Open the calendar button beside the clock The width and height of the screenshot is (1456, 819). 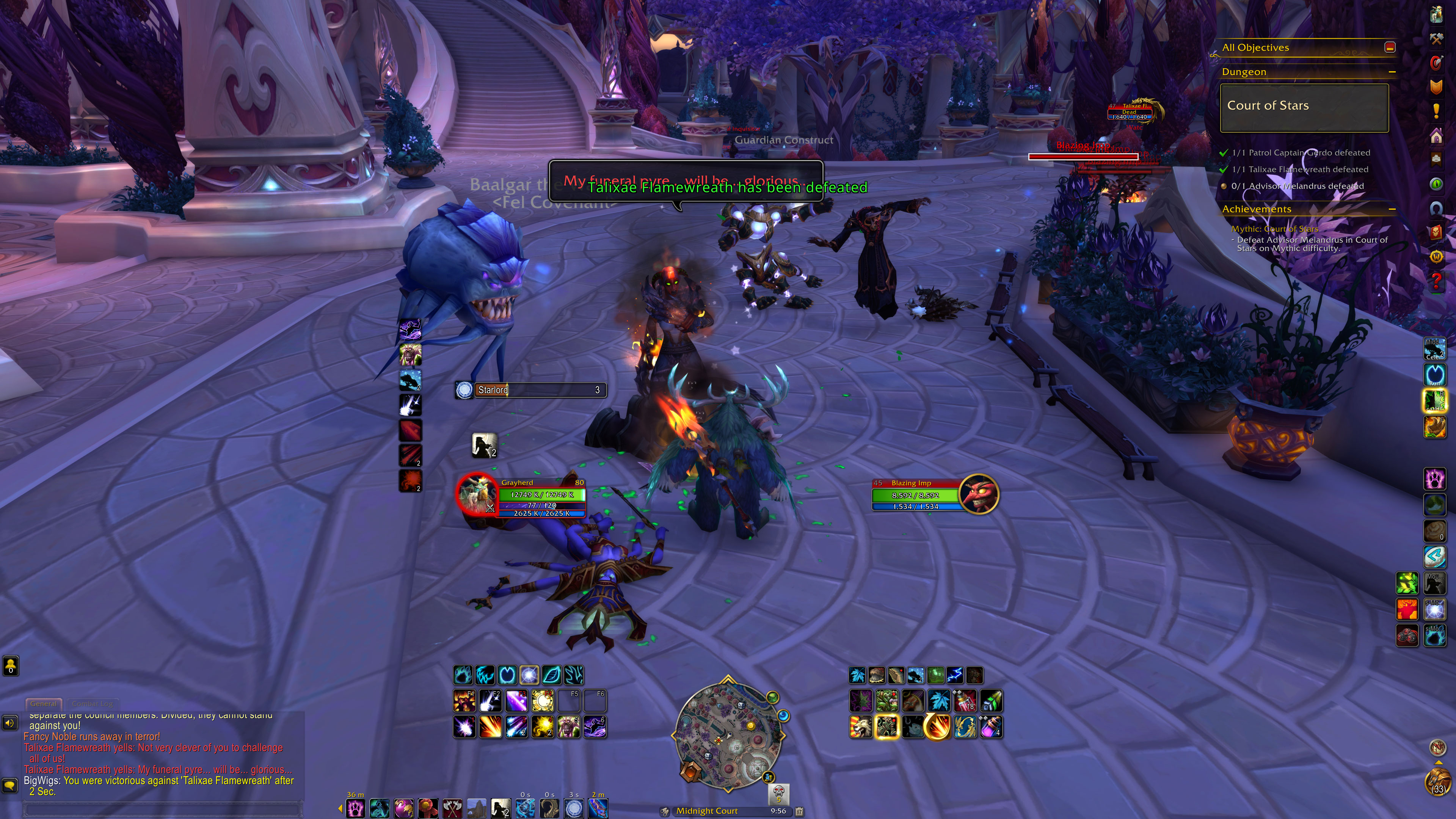point(799,811)
